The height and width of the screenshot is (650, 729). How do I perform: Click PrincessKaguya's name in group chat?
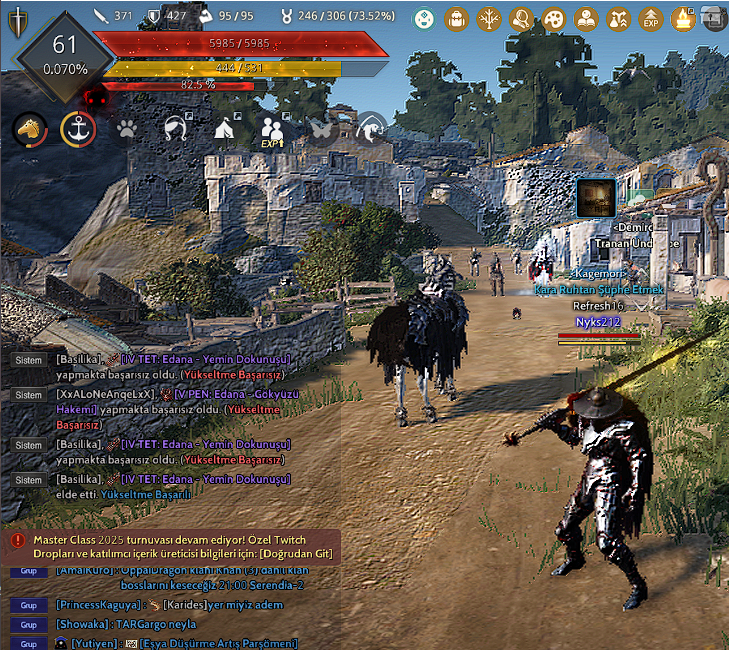click(96, 605)
